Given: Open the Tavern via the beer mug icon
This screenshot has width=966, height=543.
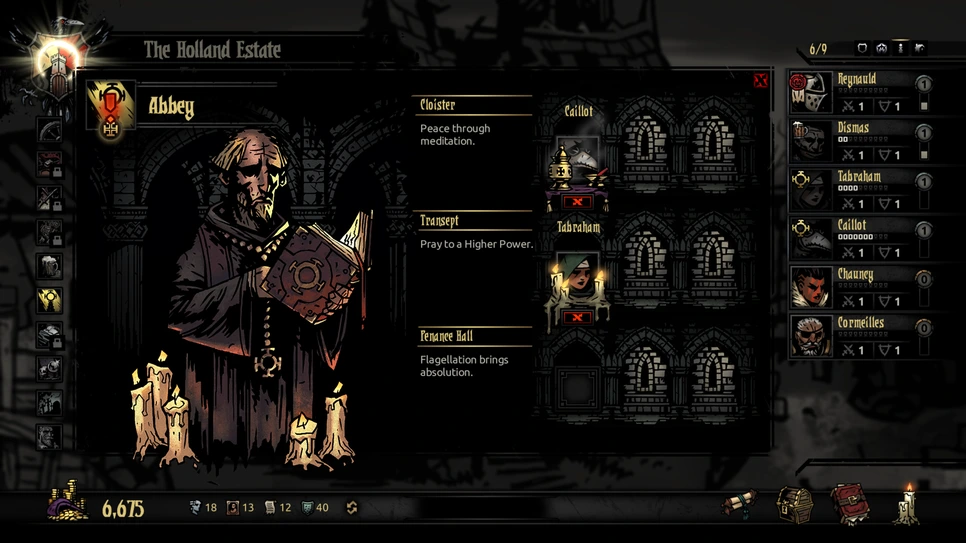Looking at the screenshot, I should 49,266.
